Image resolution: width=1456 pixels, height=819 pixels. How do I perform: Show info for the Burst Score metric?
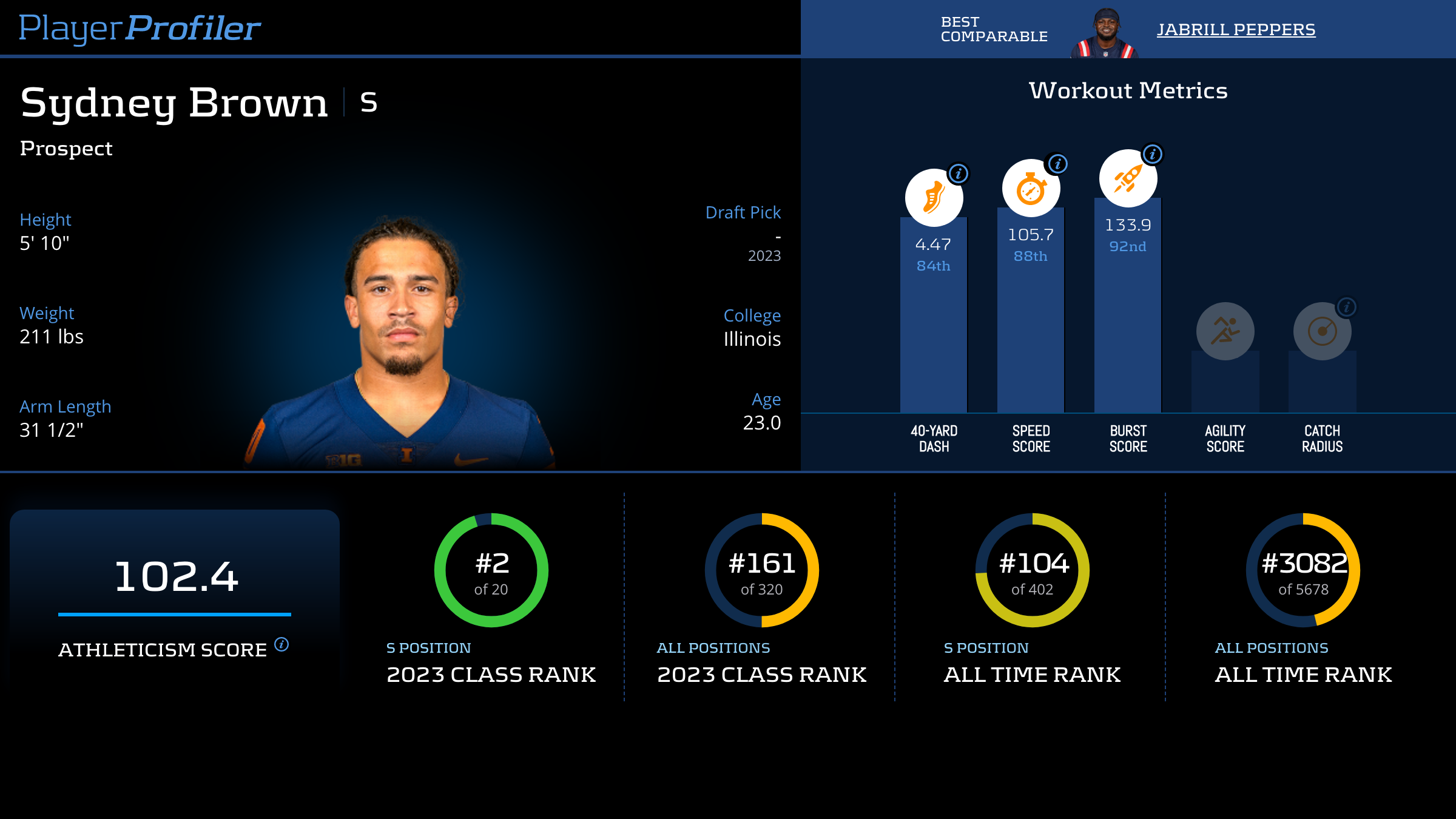click(1153, 154)
